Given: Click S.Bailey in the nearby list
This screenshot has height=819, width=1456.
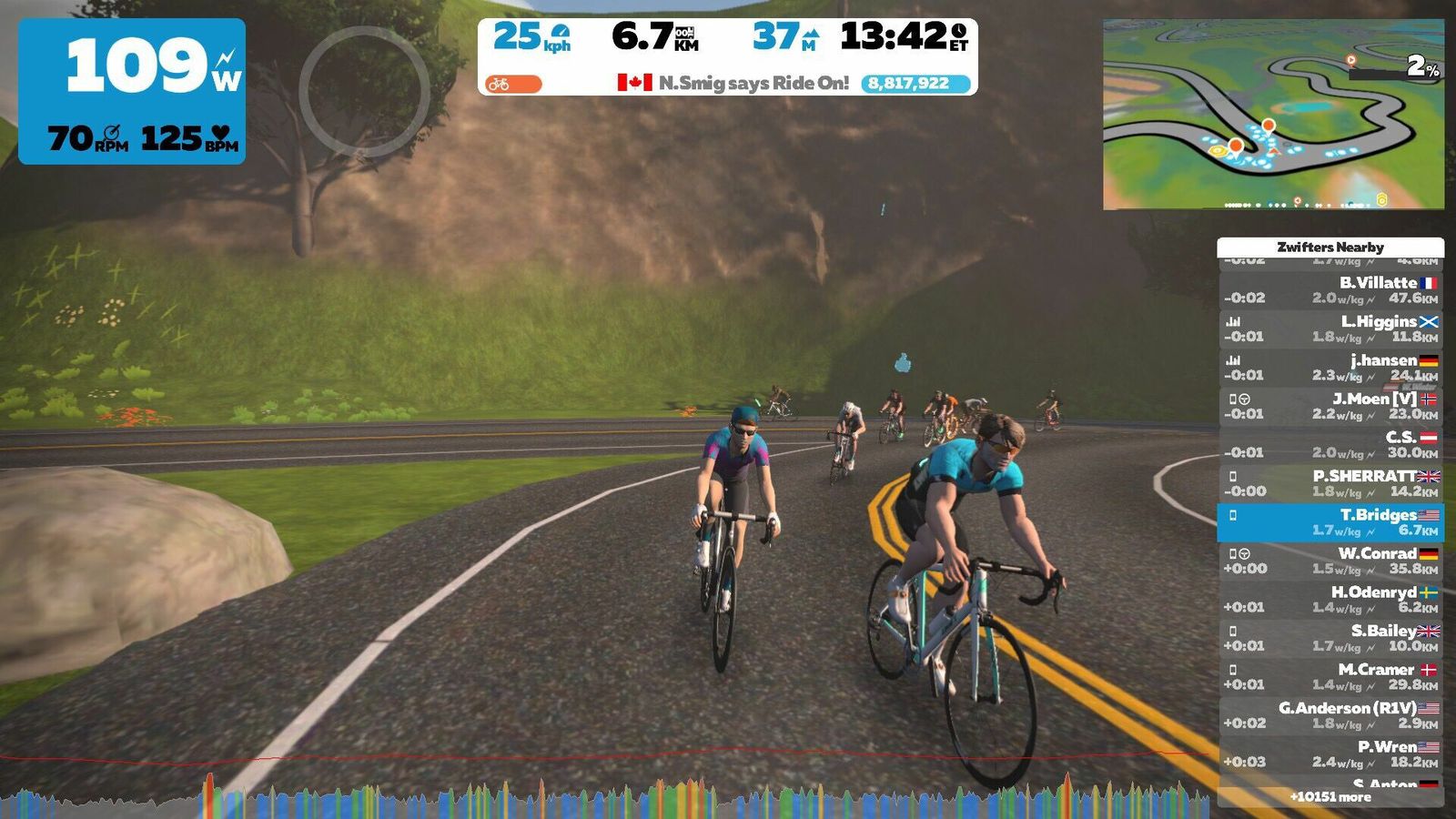Looking at the screenshot, I should tap(1330, 638).
